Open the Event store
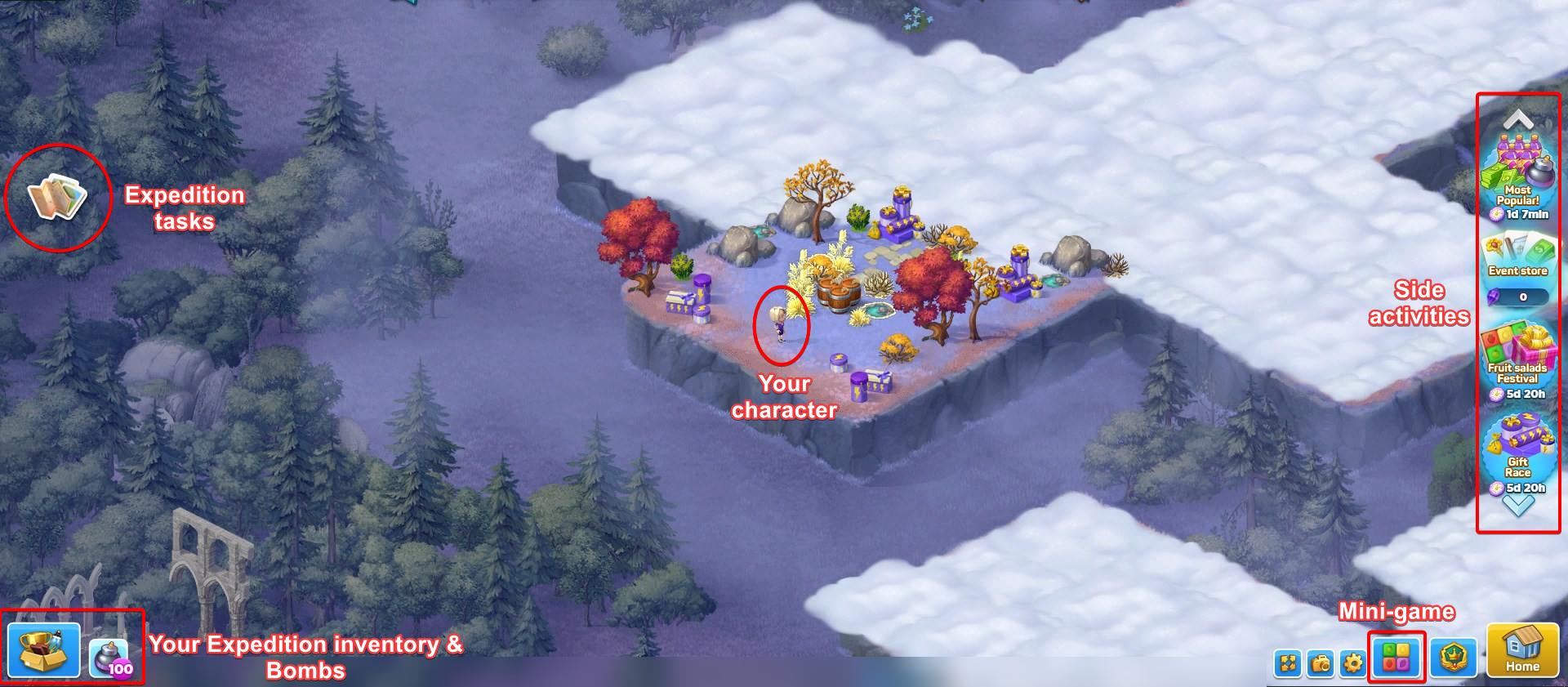The image size is (1568, 687). [x=1517, y=255]
